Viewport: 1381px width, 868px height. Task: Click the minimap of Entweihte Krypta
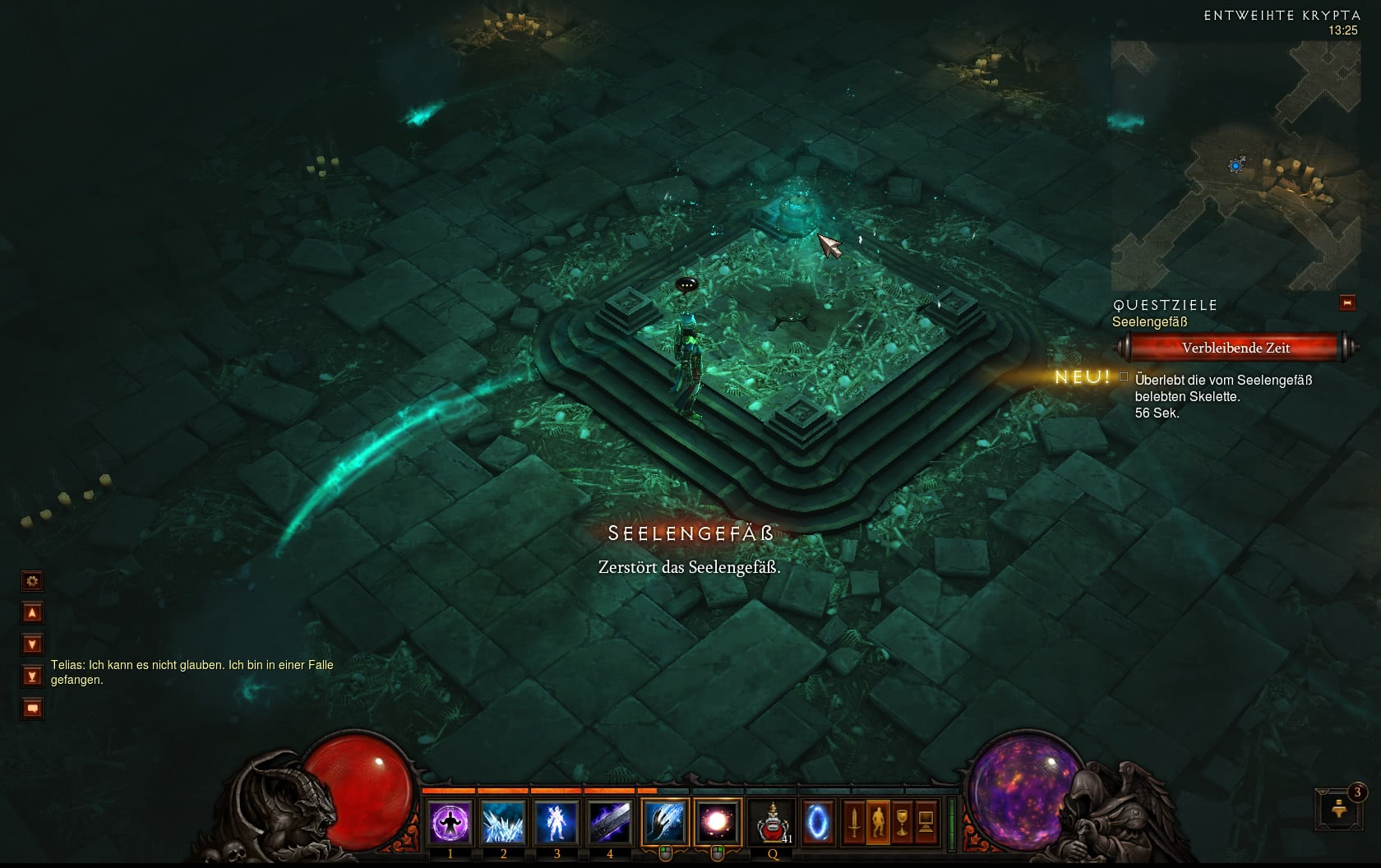tap(1235, 164)
